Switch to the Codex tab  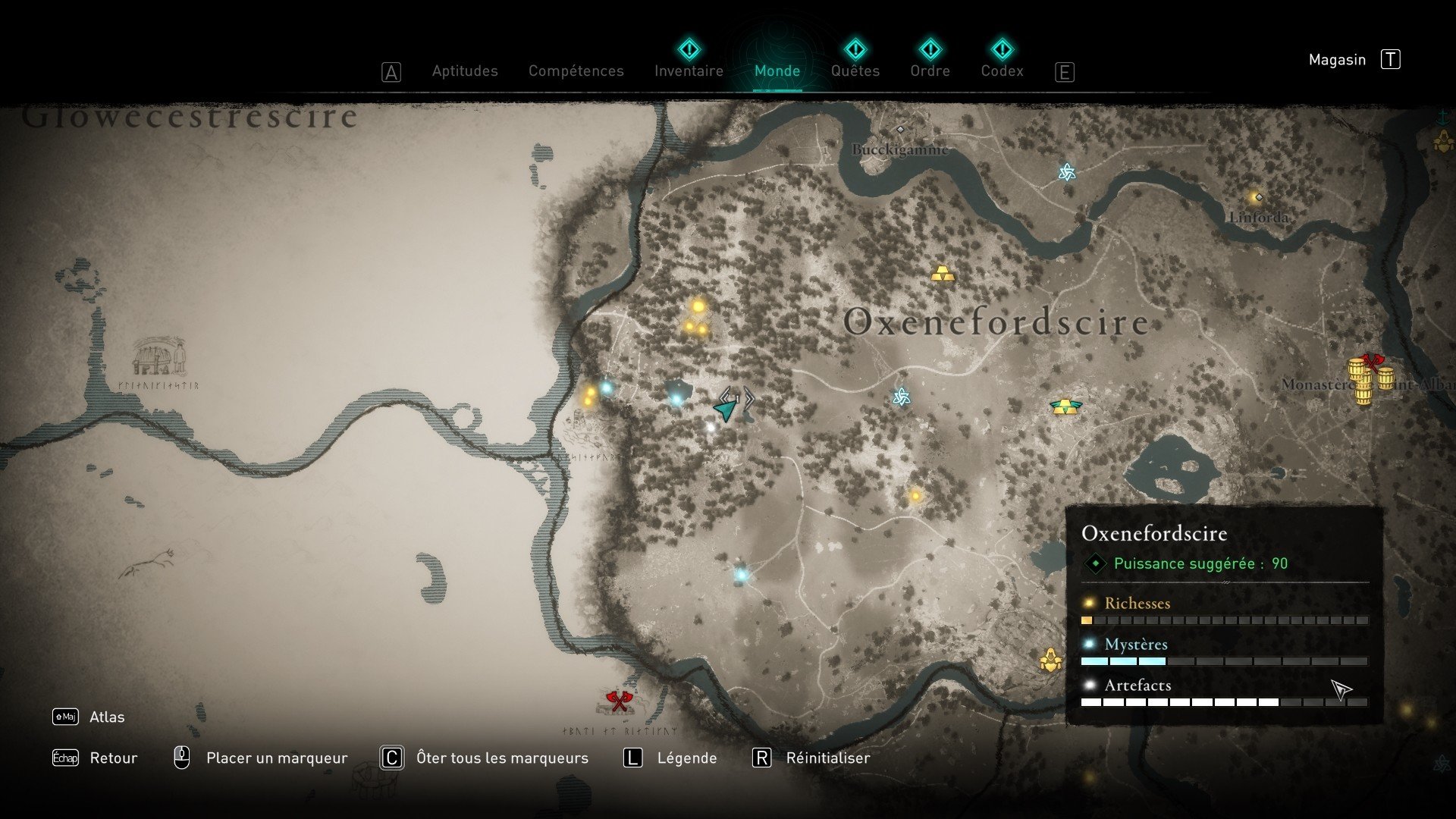(x=1002, y=71)
